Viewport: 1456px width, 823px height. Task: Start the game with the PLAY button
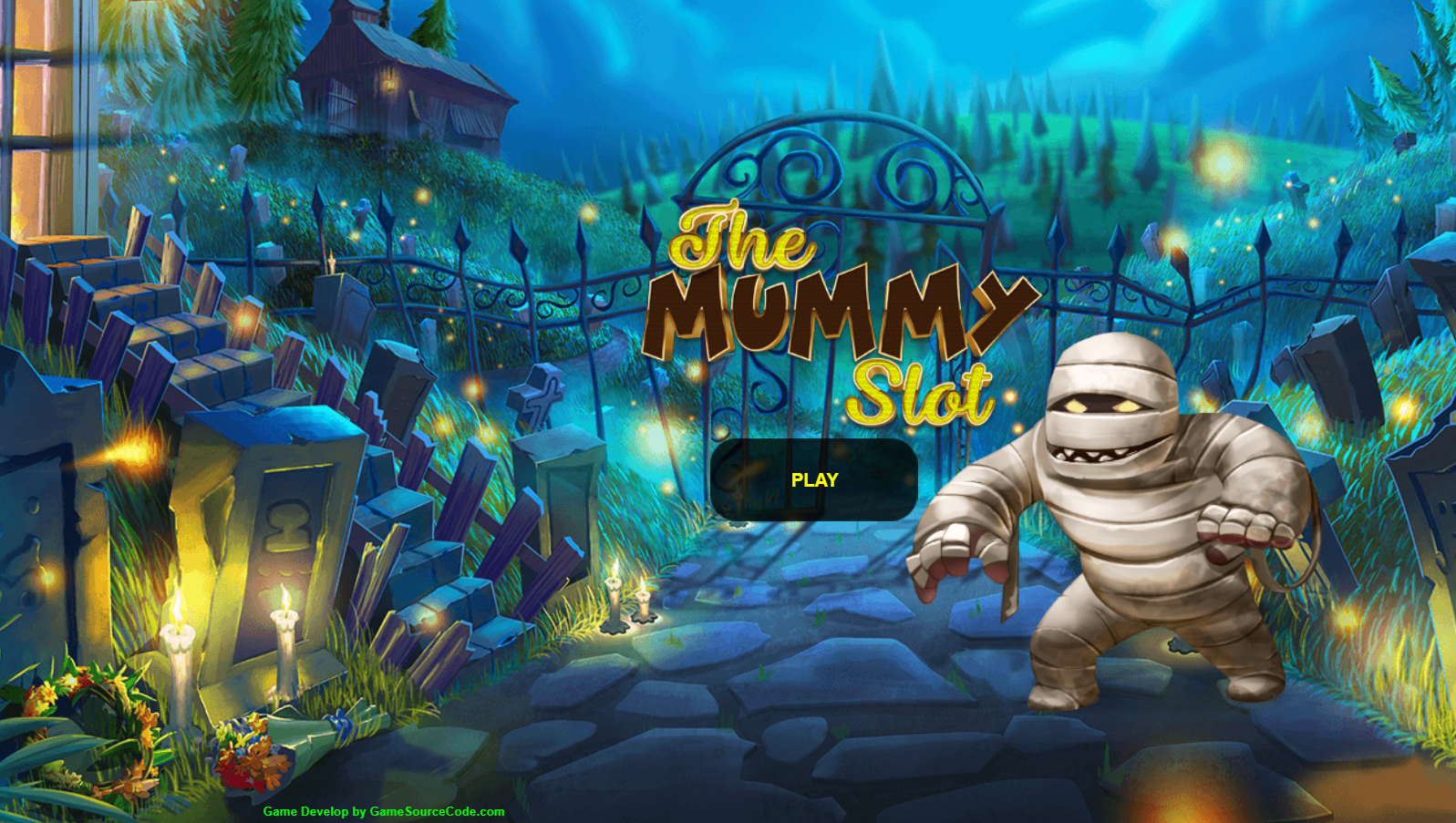[x=813, y=480]
